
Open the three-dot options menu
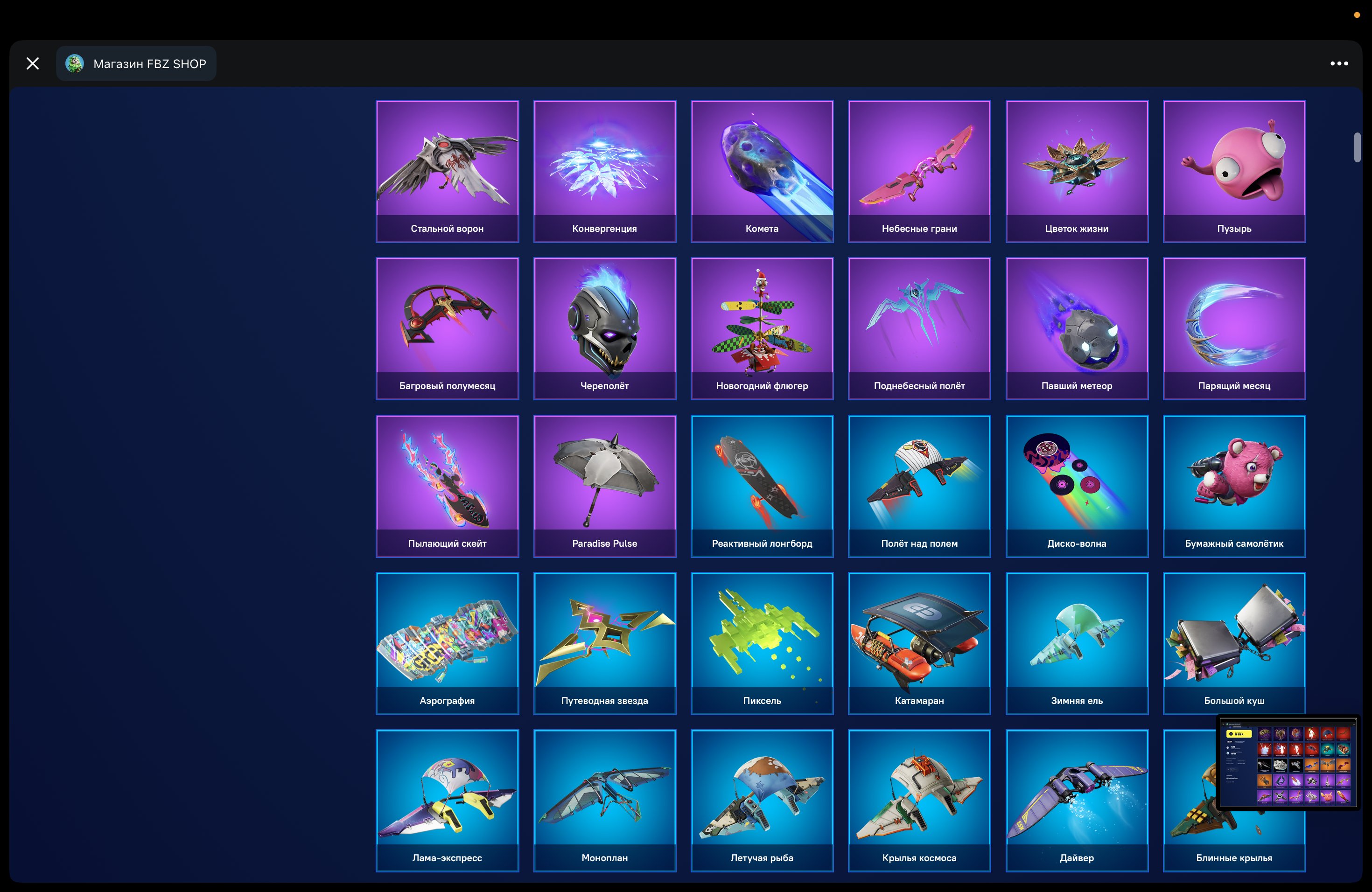pos(1338,63)
